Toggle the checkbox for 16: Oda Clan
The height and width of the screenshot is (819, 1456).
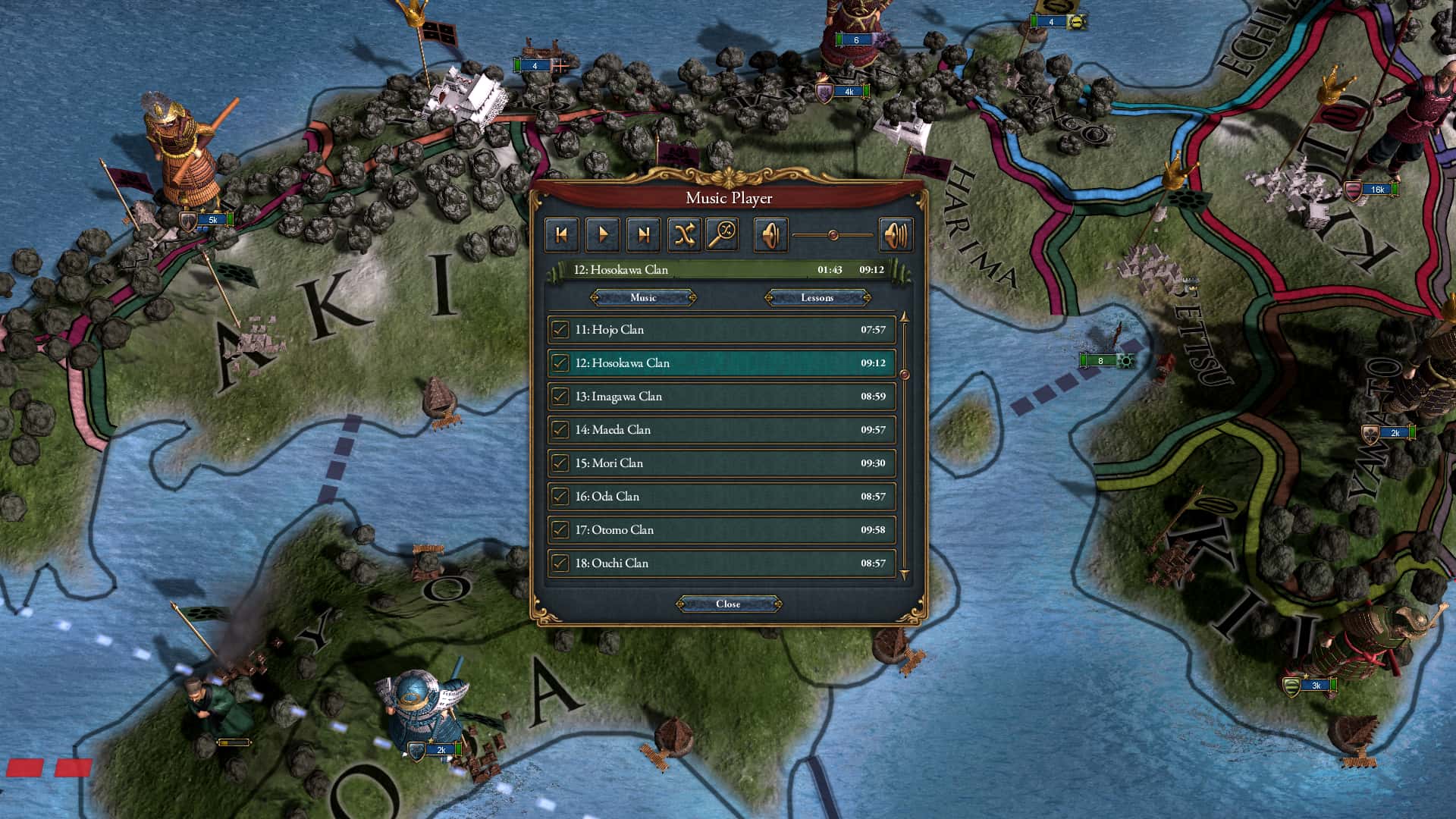[560, 496]
